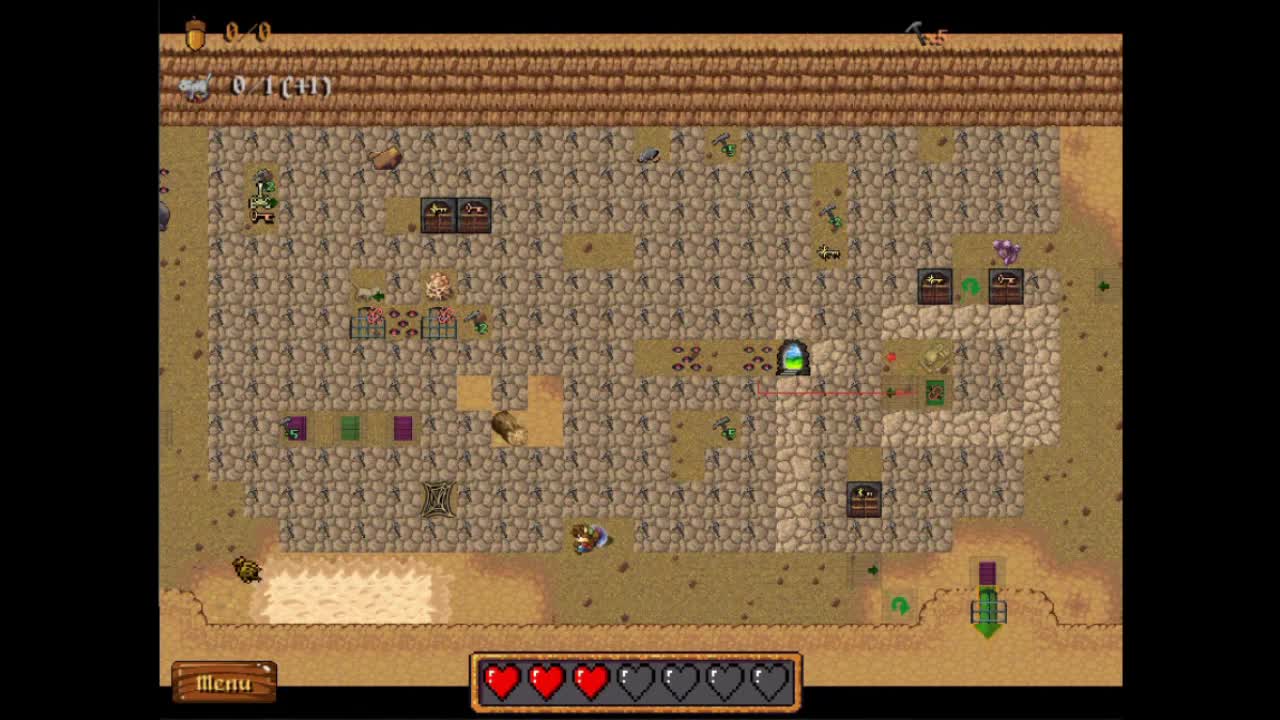The width and height of the screenshot is (1280, 720).
Task: Select the green swirling portal
Action: [x=791, y=359]
